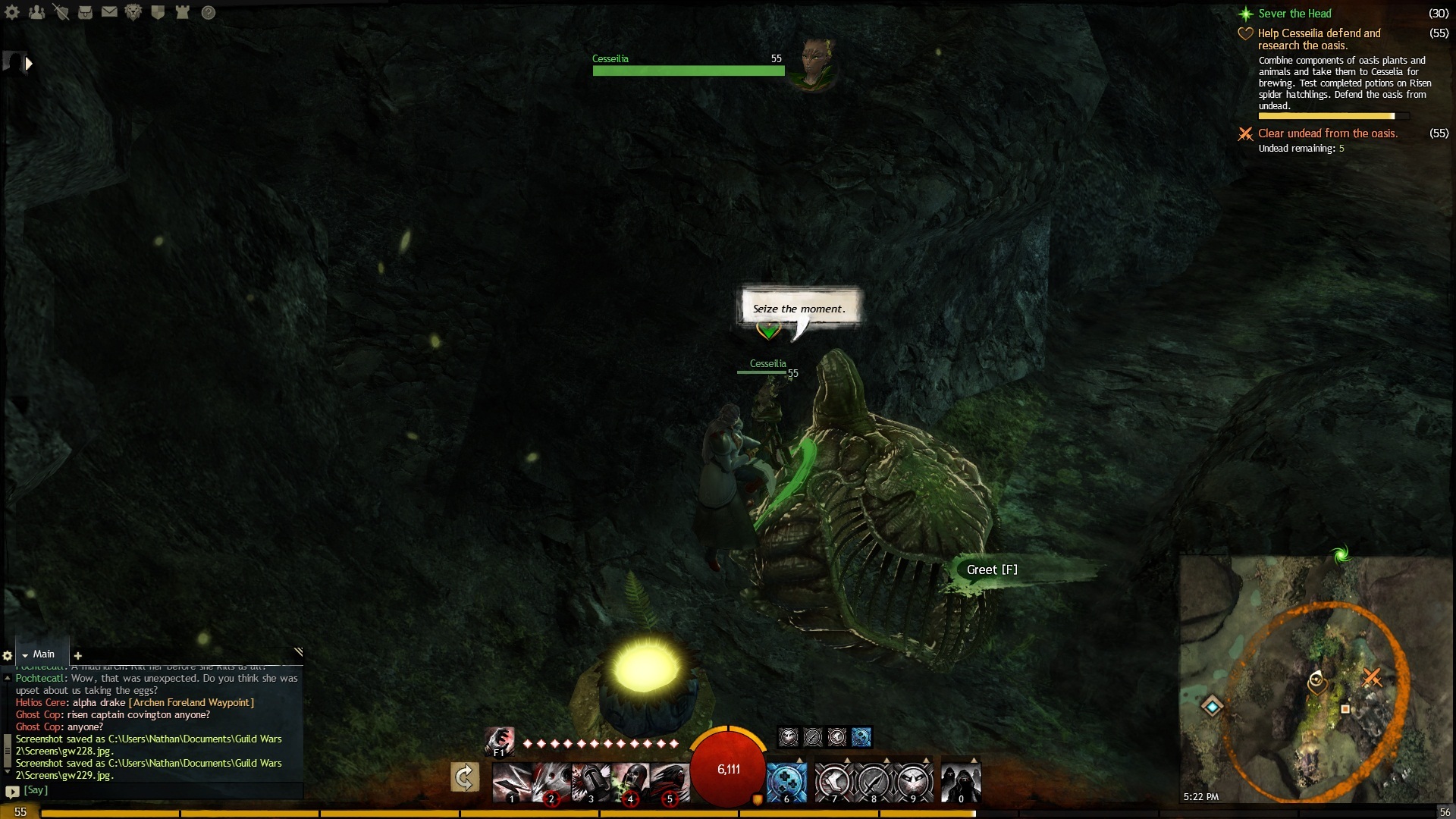
Task: Activate the F1 grasping hand skill
Action: coord(499,741)
